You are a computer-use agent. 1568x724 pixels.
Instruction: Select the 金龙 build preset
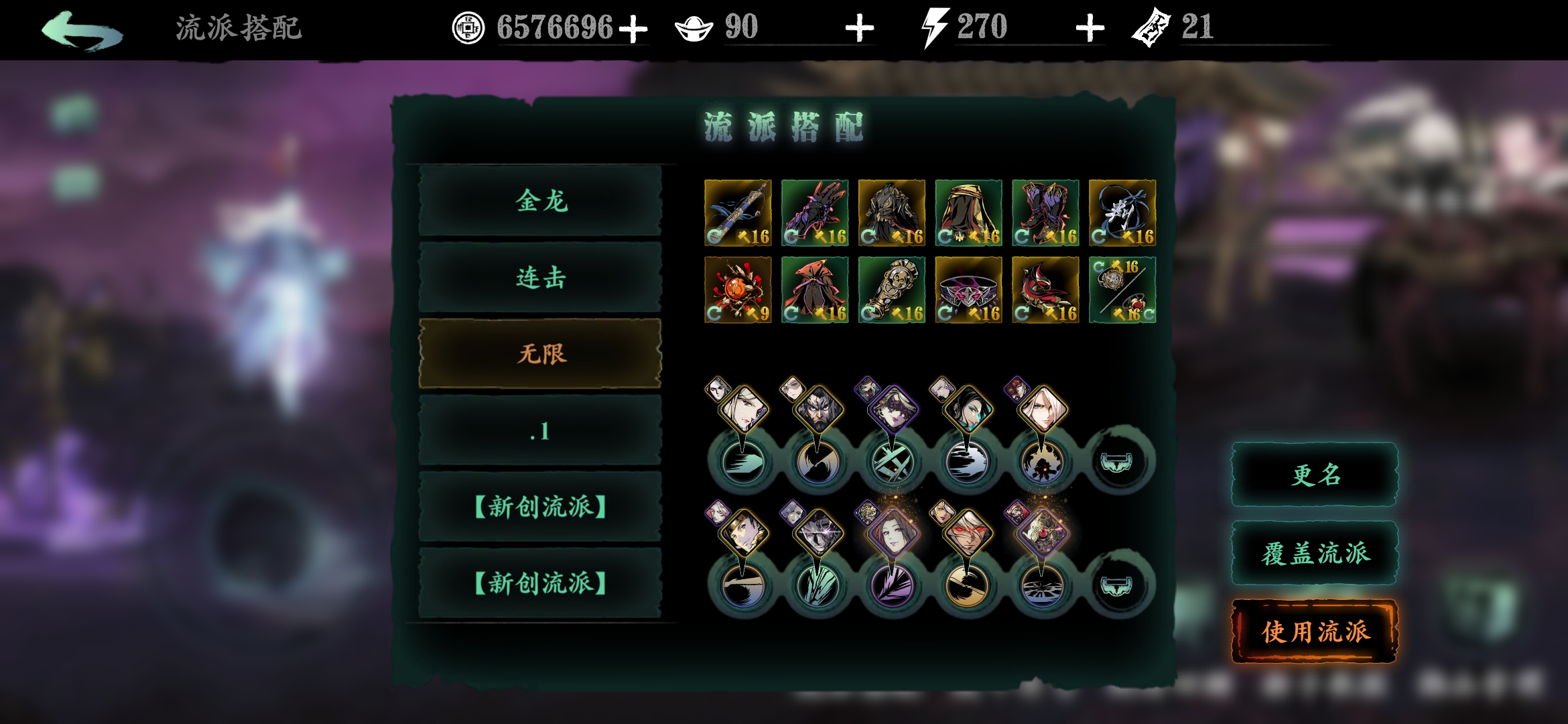click(540, 201)
